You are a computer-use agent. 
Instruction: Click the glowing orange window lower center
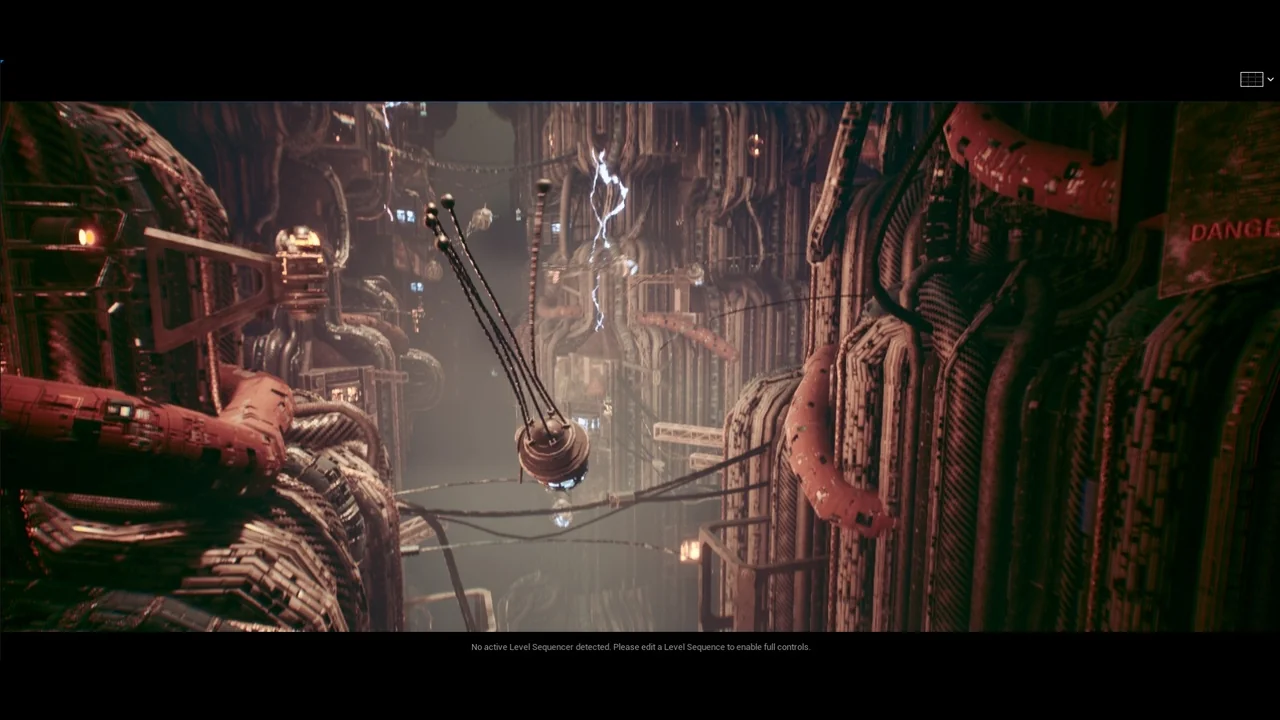coord(688,552)
